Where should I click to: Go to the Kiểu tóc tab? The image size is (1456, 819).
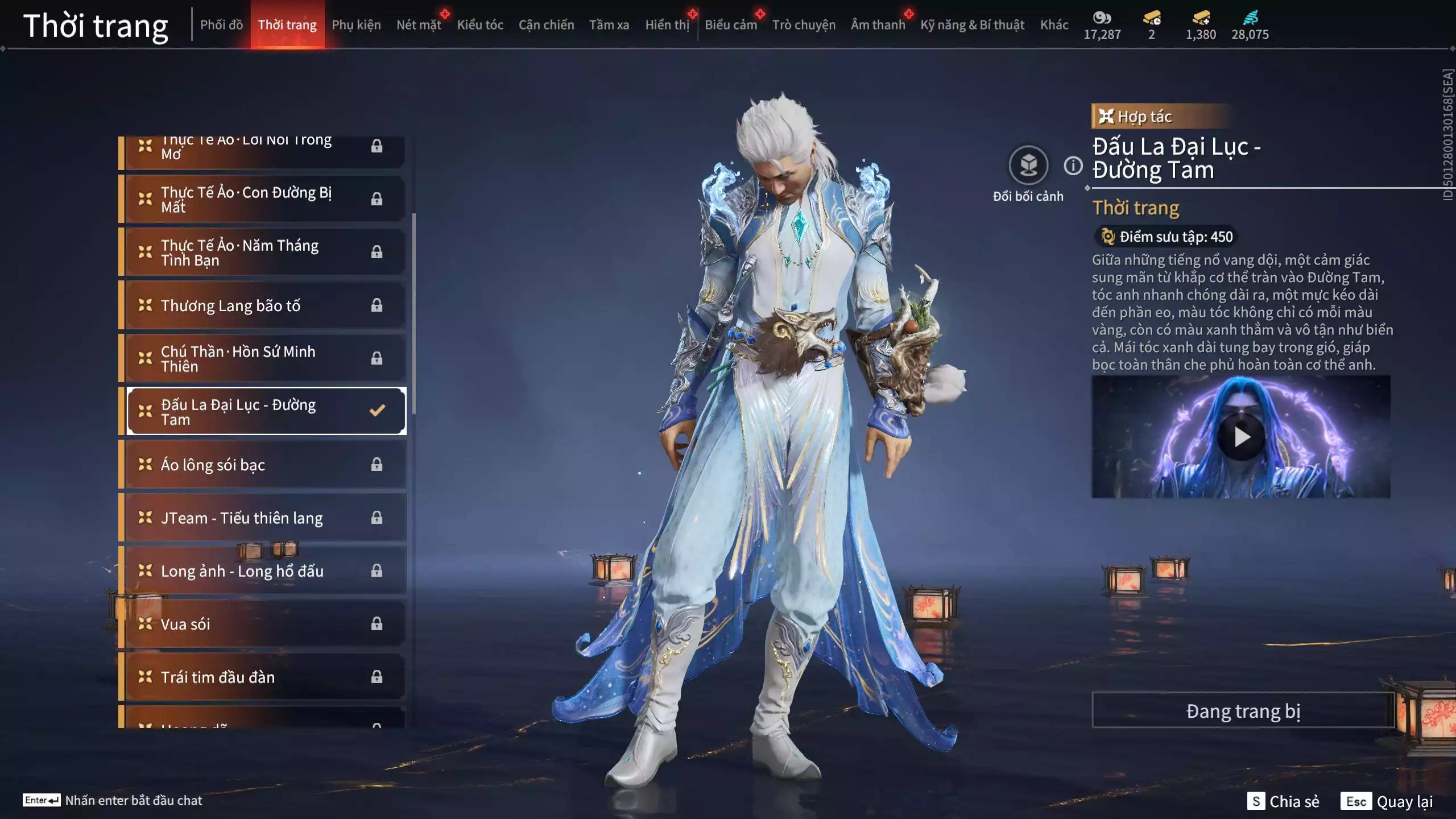[x=480, y=25]
